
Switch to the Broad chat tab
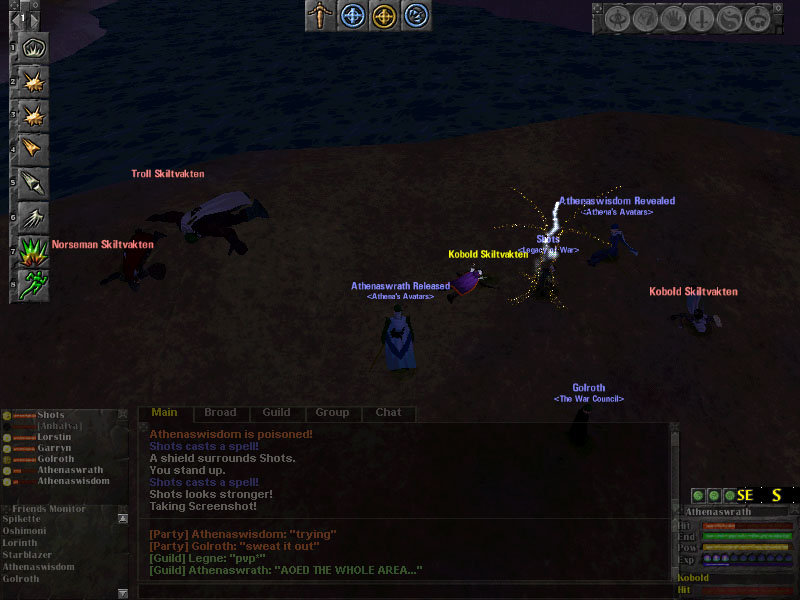(x=220, y=412)
